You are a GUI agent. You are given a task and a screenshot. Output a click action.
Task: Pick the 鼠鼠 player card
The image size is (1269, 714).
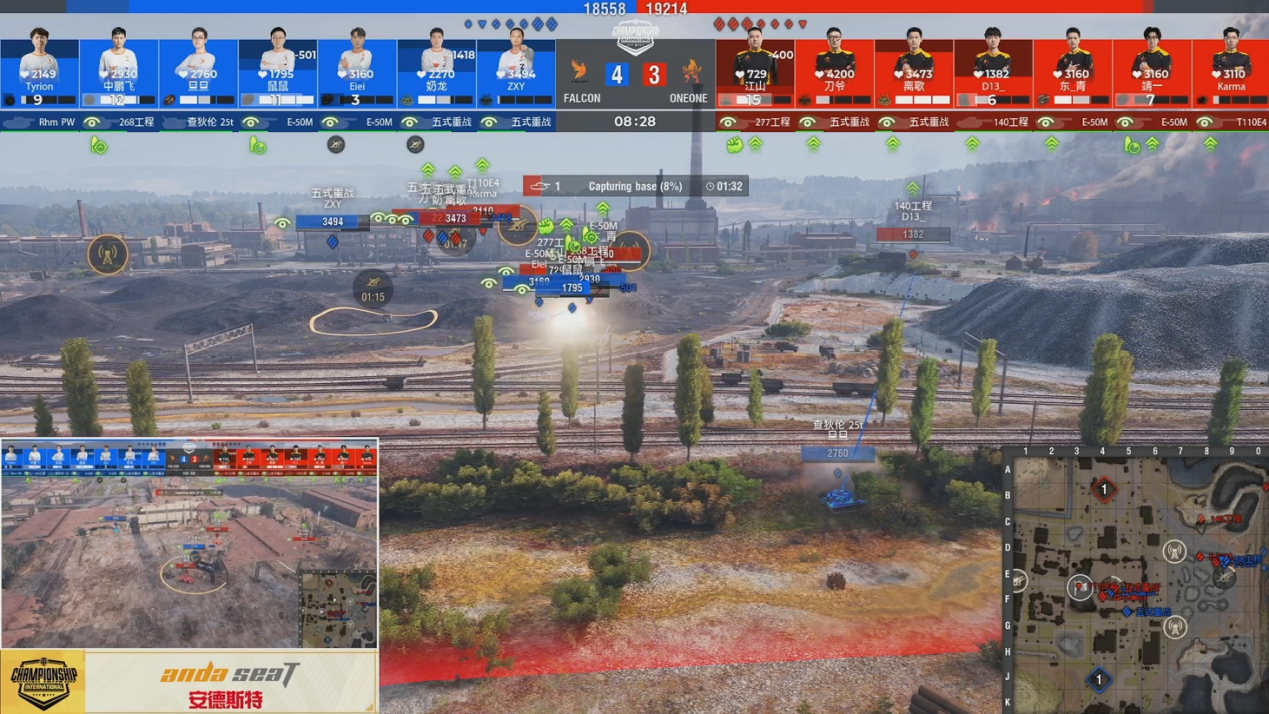coord(278,70)
